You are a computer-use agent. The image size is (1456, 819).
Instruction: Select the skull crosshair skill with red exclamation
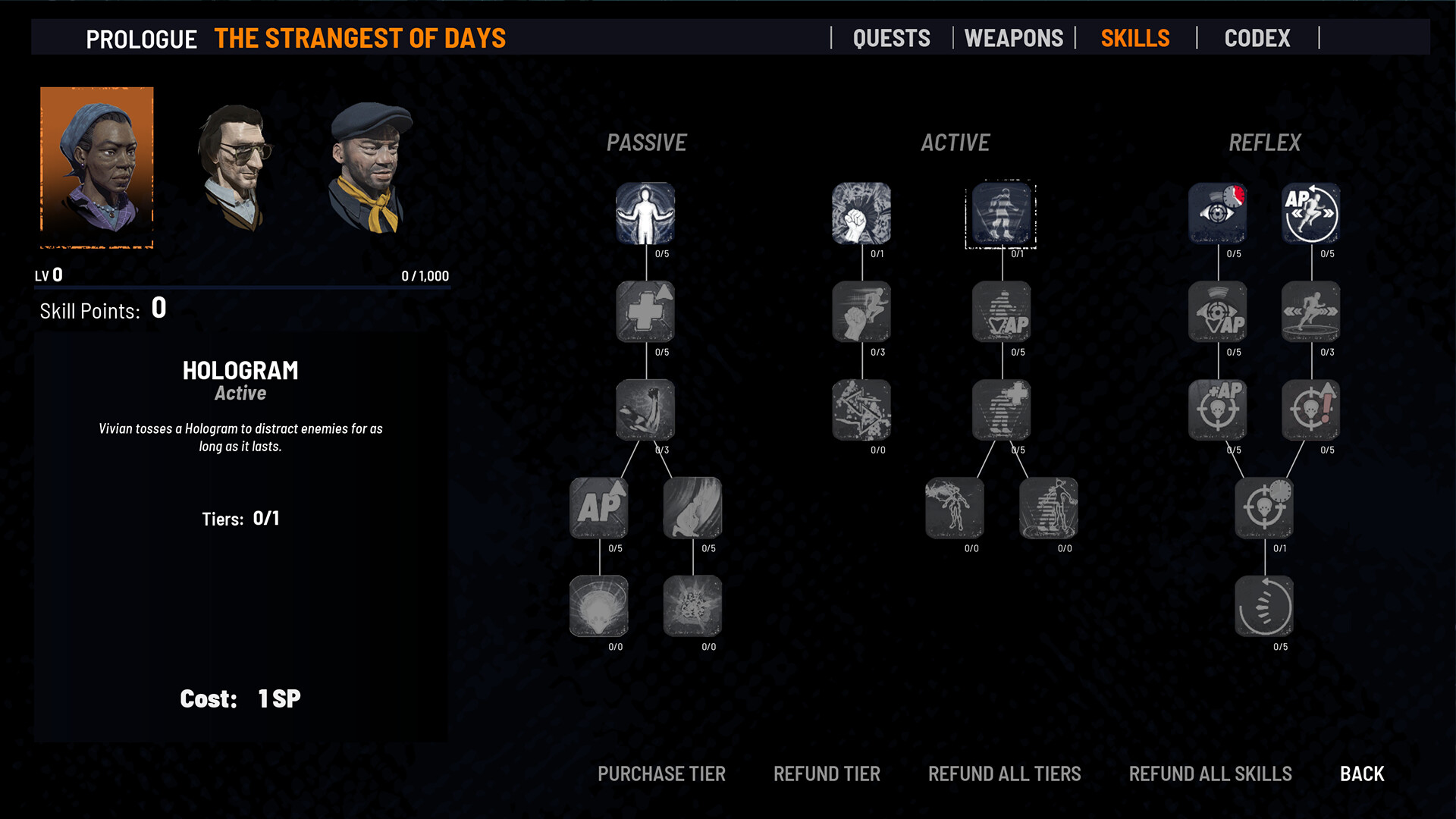click(1311, 411)
